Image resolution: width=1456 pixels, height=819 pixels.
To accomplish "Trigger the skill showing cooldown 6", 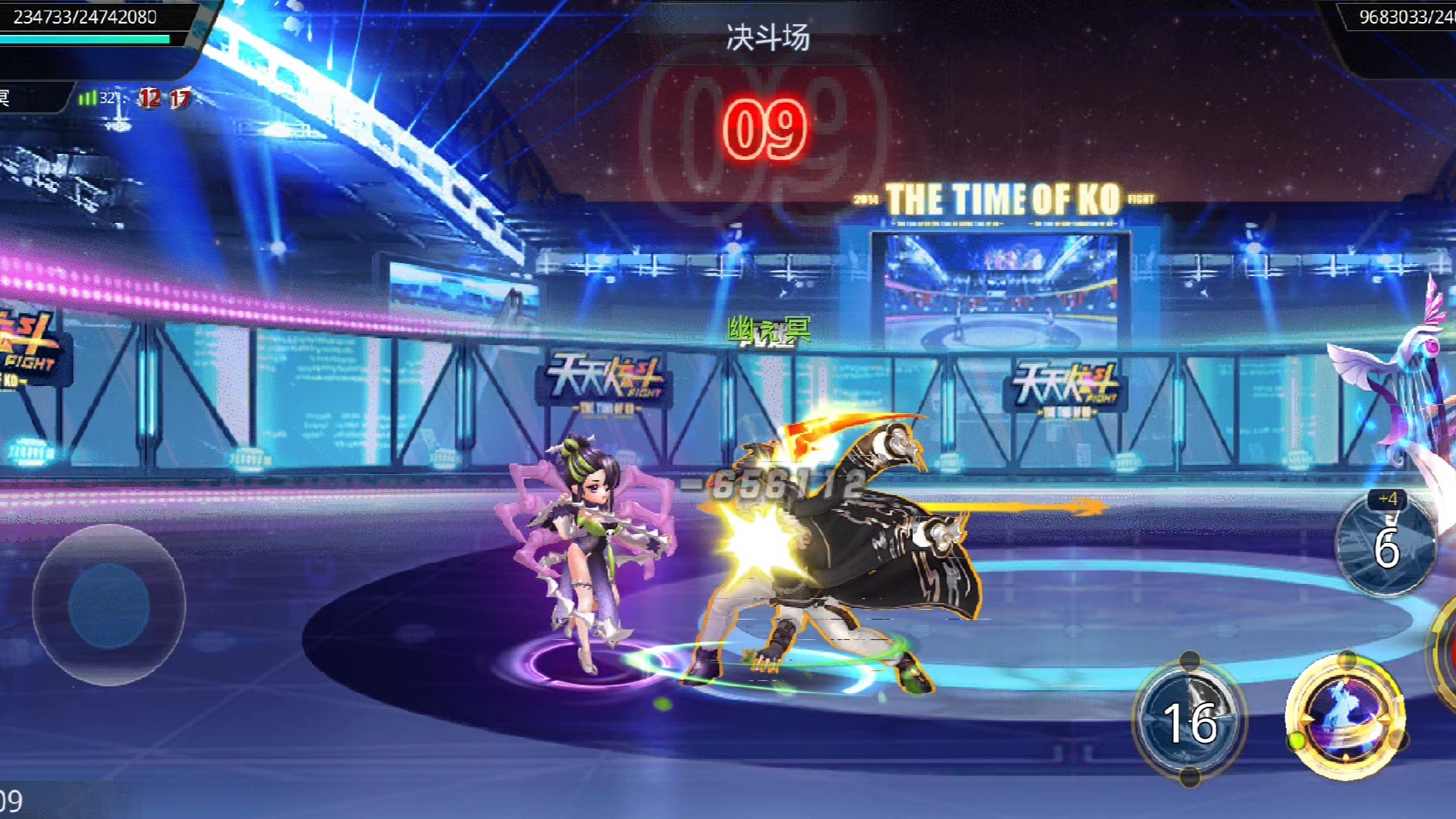I will [x=1385, y=544].
